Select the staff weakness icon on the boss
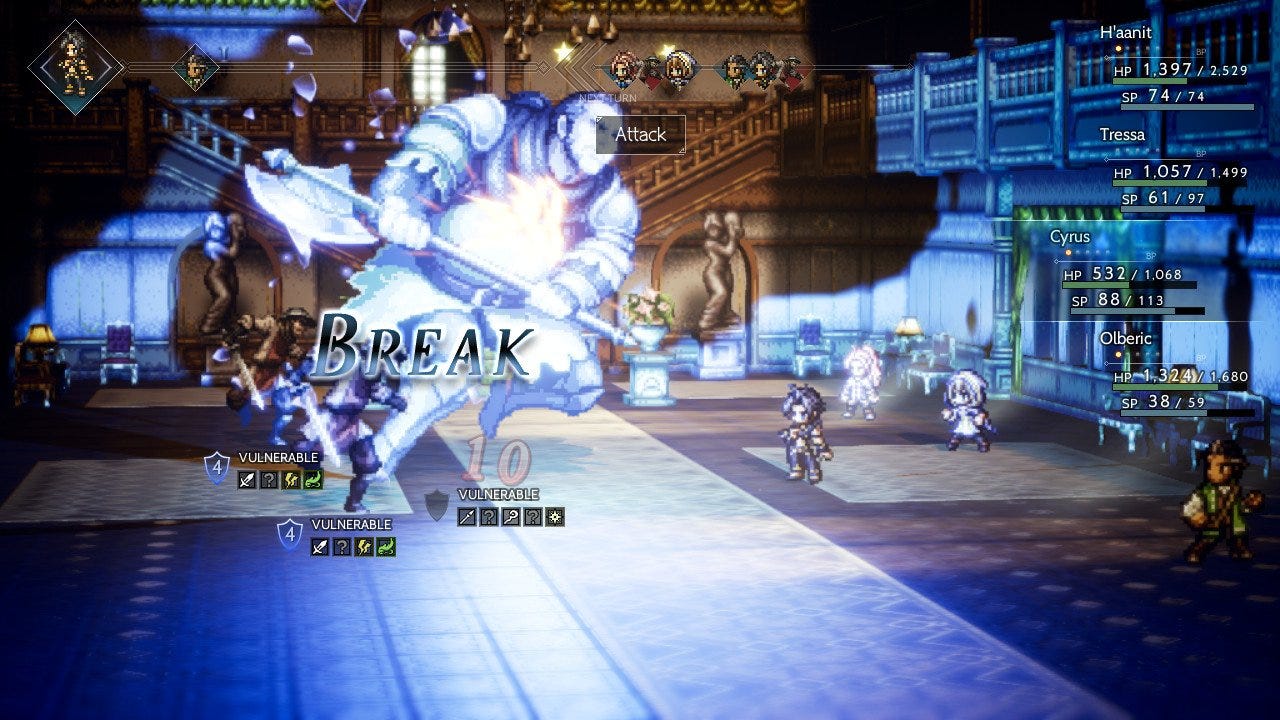Viewport: 1280px width, 720px height. (511, 517)
